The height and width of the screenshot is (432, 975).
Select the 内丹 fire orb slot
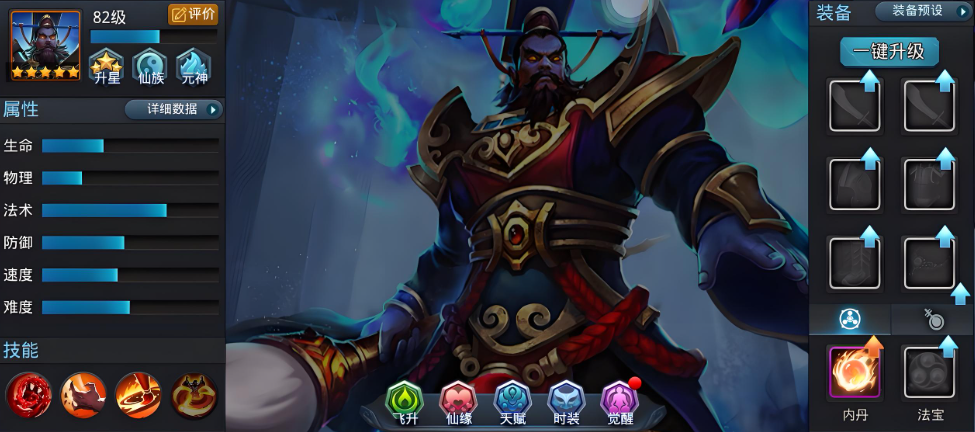[x=854, y=372]
